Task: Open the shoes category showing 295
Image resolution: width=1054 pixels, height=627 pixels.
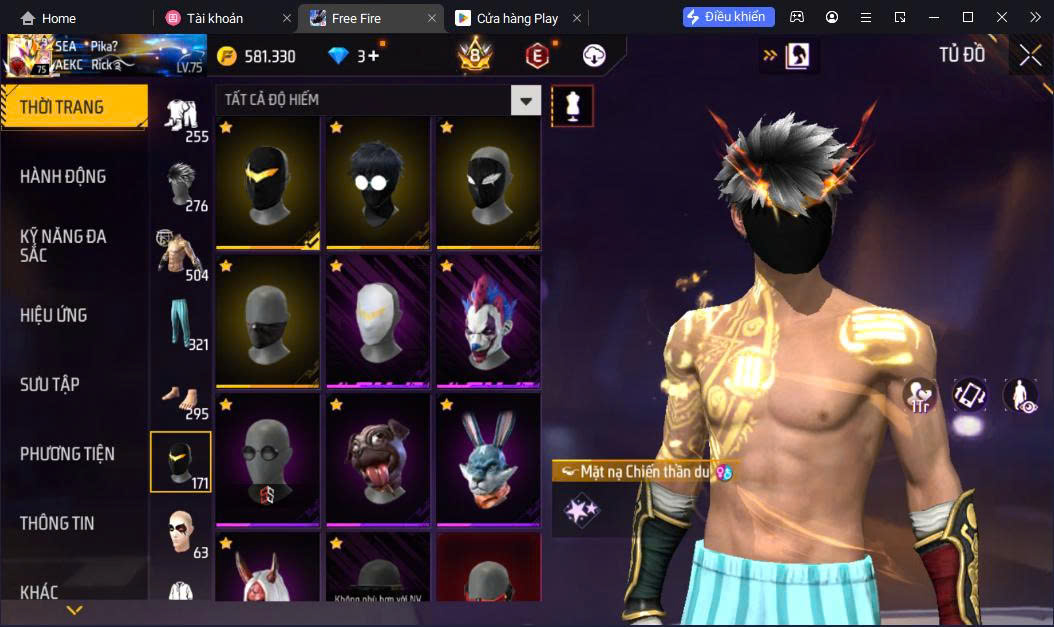Action: [x=181, y=398]
